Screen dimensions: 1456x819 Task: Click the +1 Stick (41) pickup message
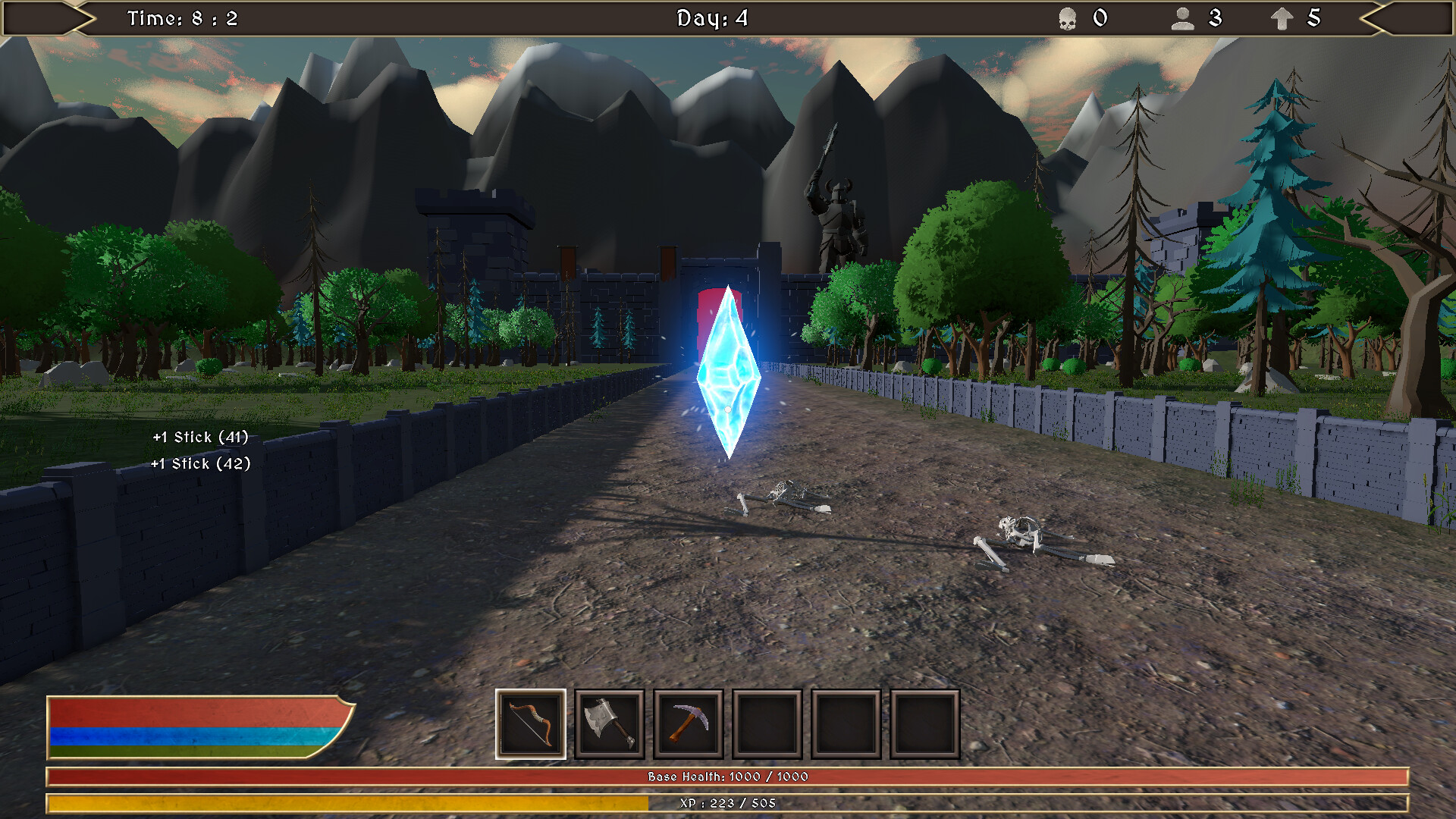199,437
